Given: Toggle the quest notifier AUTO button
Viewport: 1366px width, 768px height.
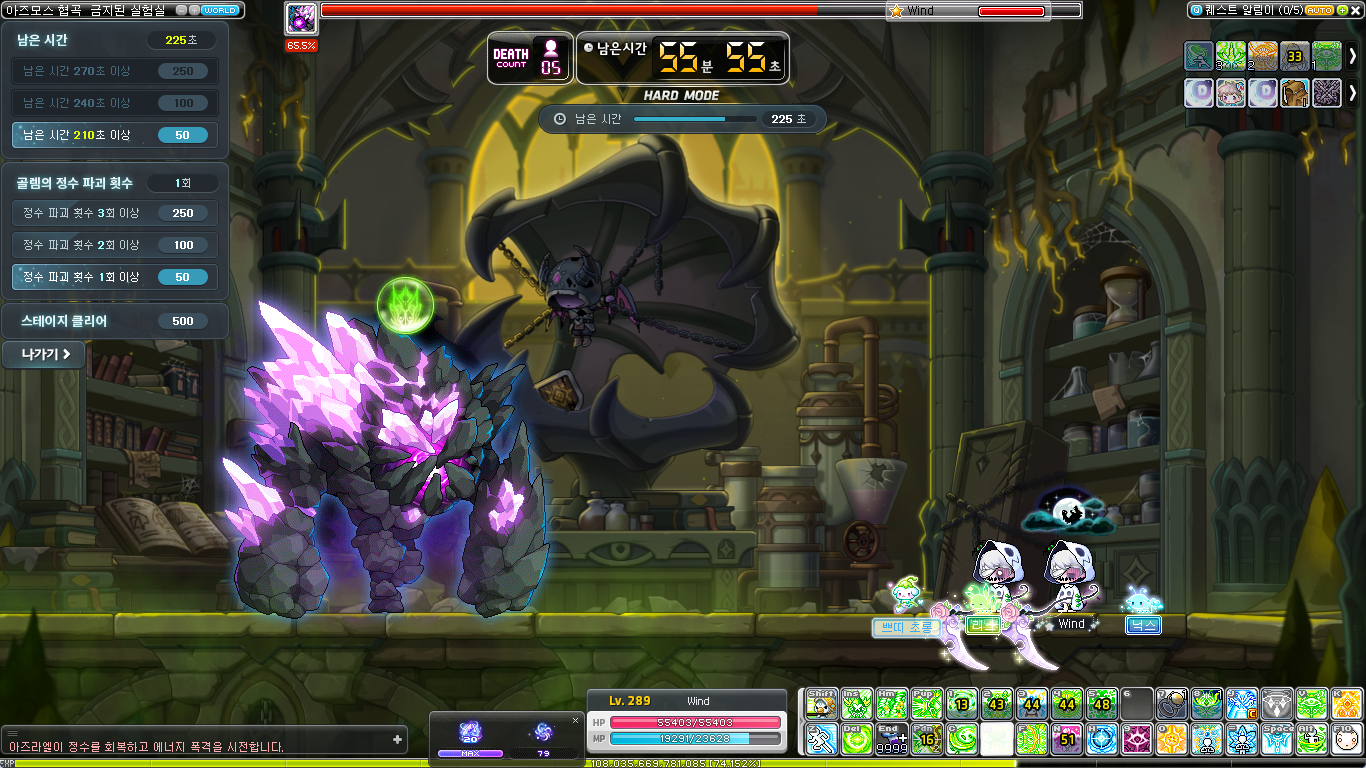Looking at the screenshot, I should [x=1319, y=10].
